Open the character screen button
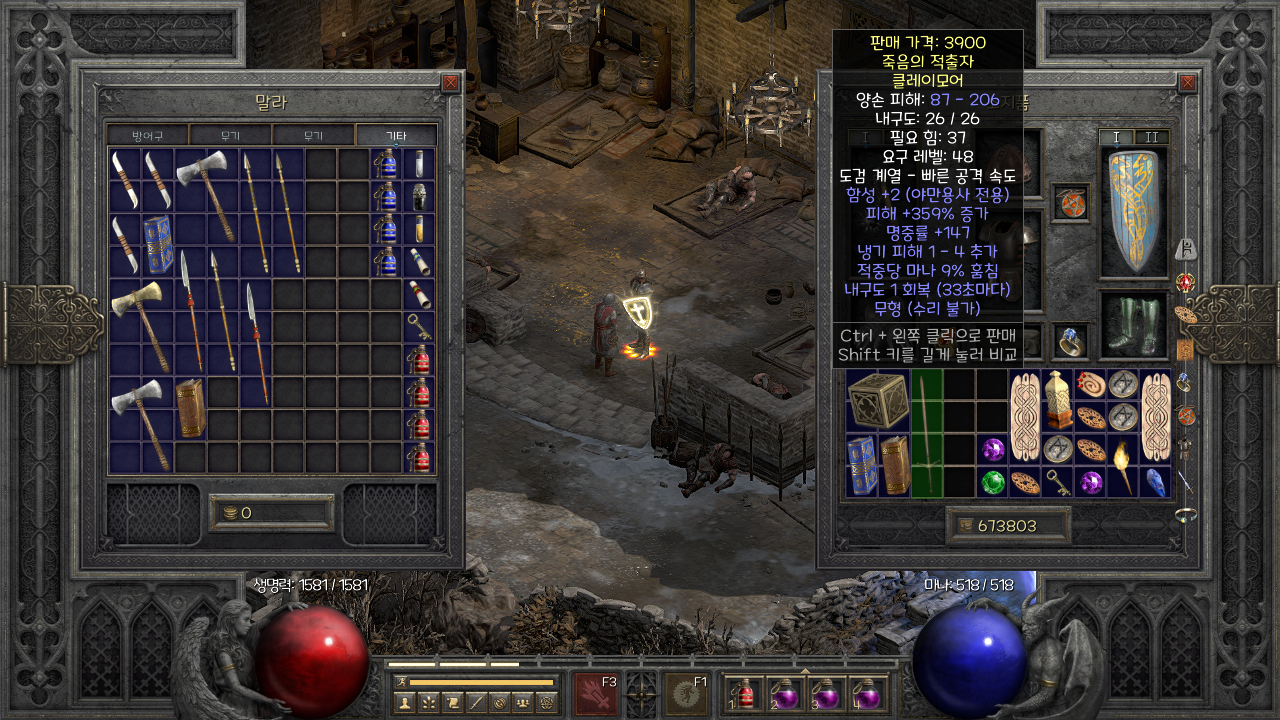The width and height of the screenshot is (1280, 720). click(404, 703)
